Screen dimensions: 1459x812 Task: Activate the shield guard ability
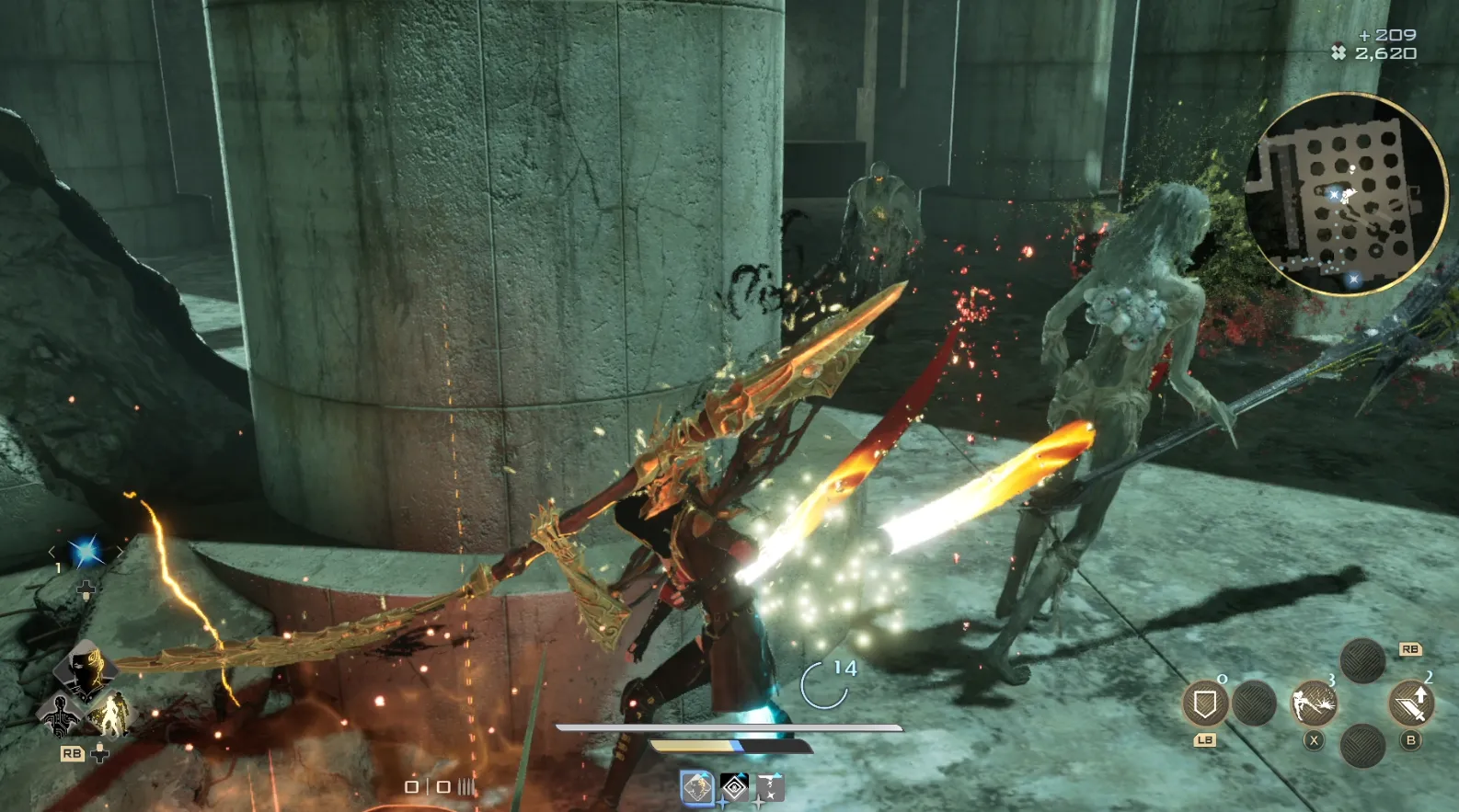tap(1204, 705)
